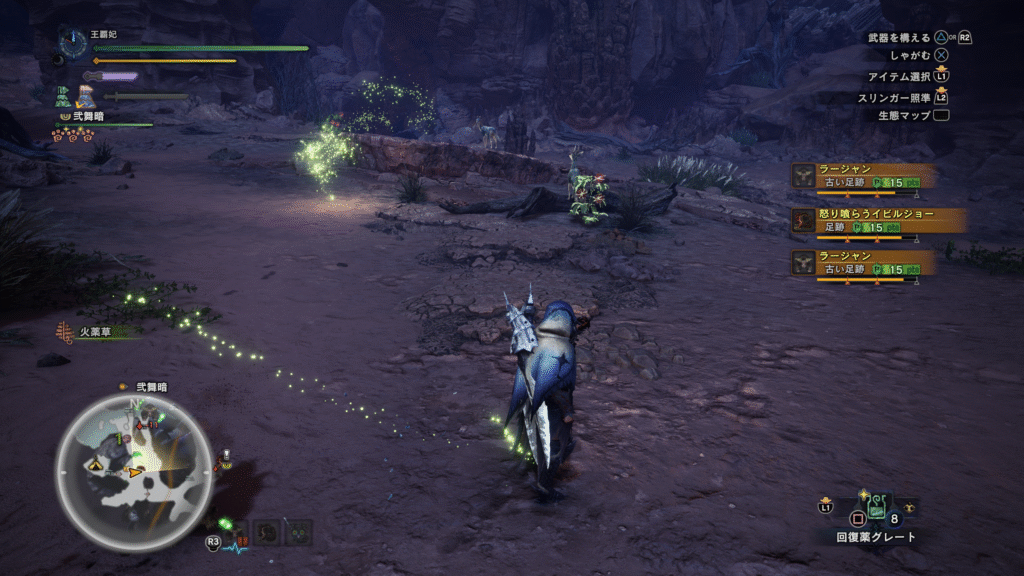Select the 火薬草 gathering label
Screen dimensions: 1024x576
[96, 331]
